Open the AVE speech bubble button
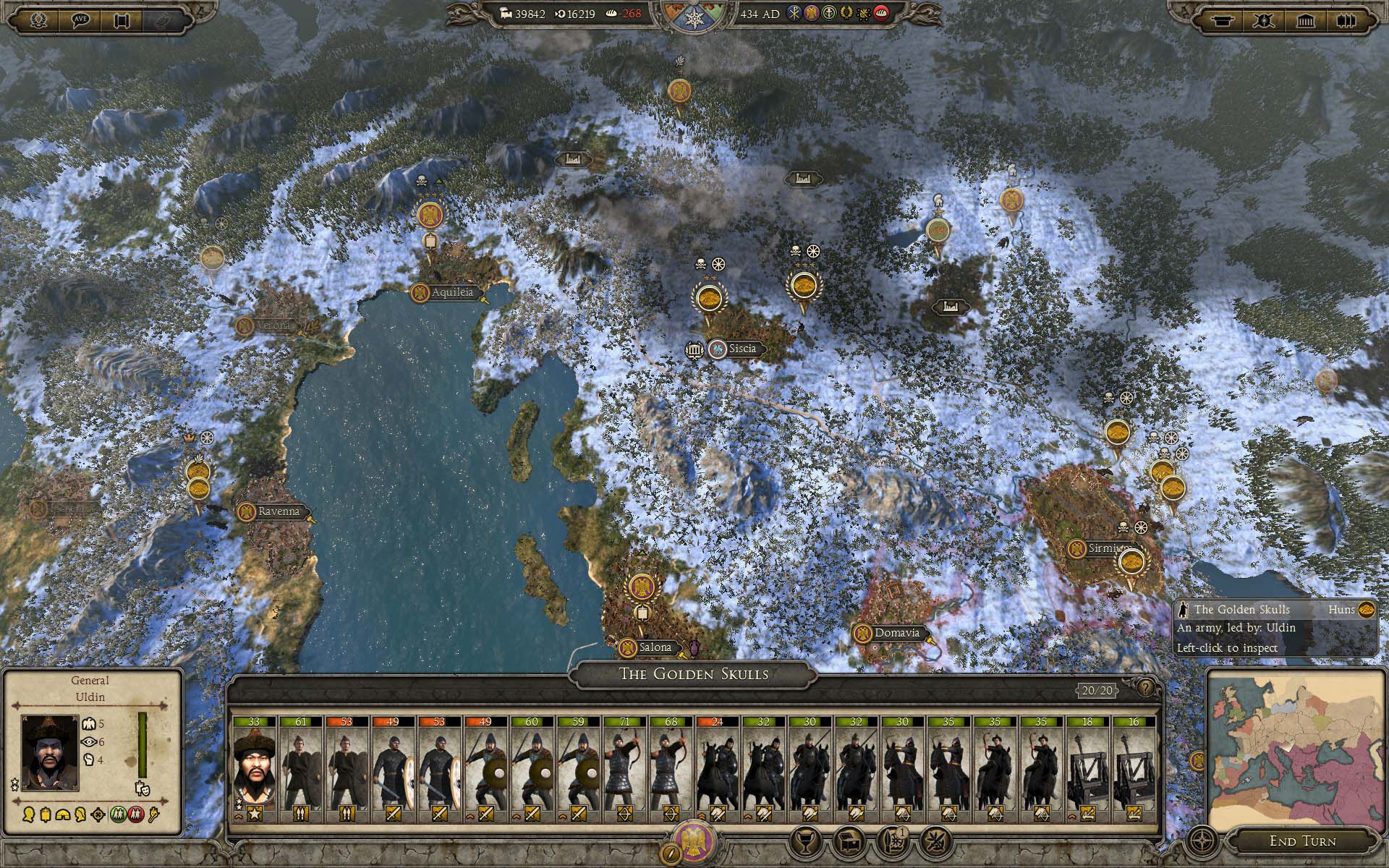Screen dimensions: 1389x868 point(81,21)
